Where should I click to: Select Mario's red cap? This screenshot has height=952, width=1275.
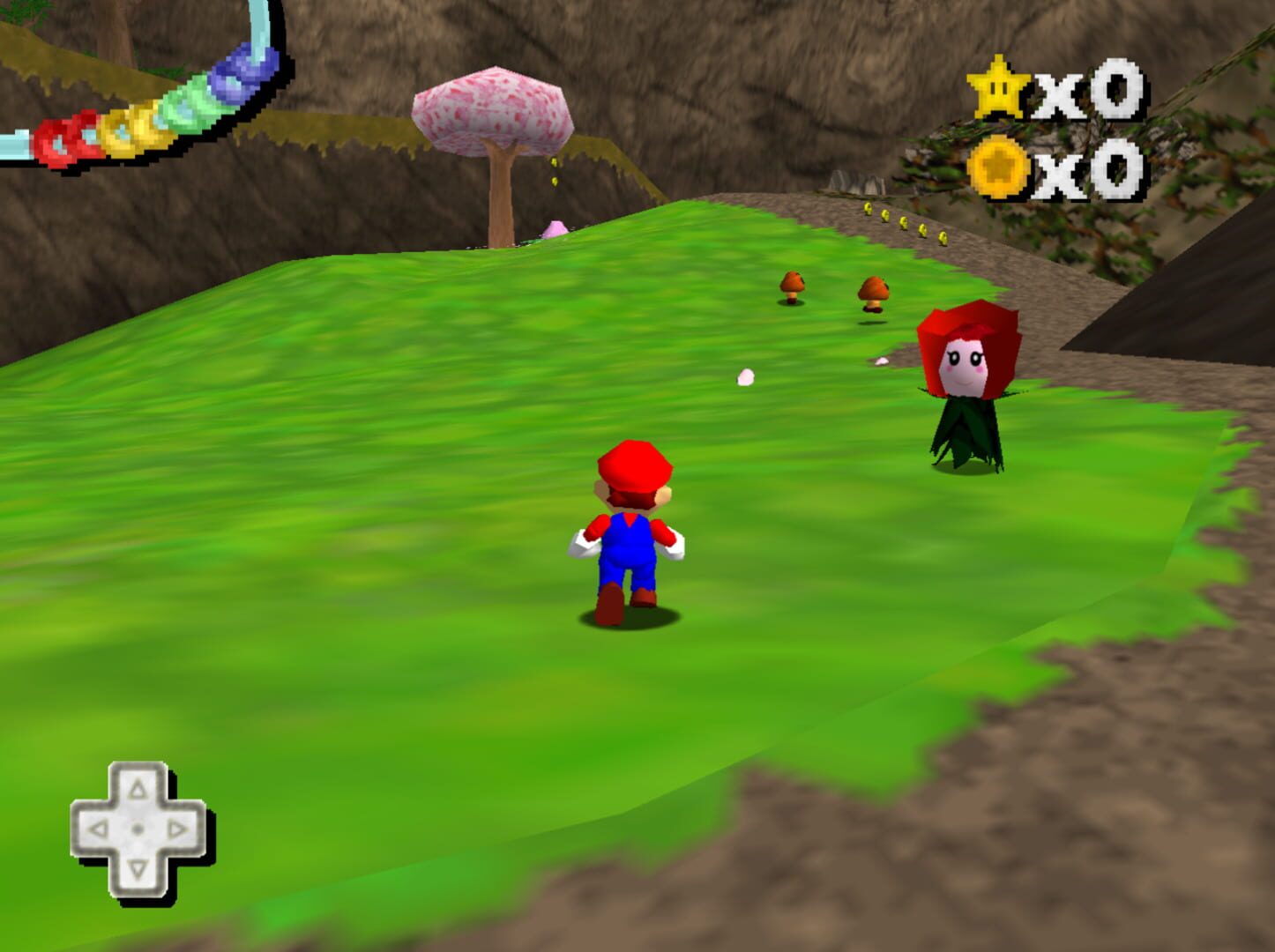click(633, 465)
